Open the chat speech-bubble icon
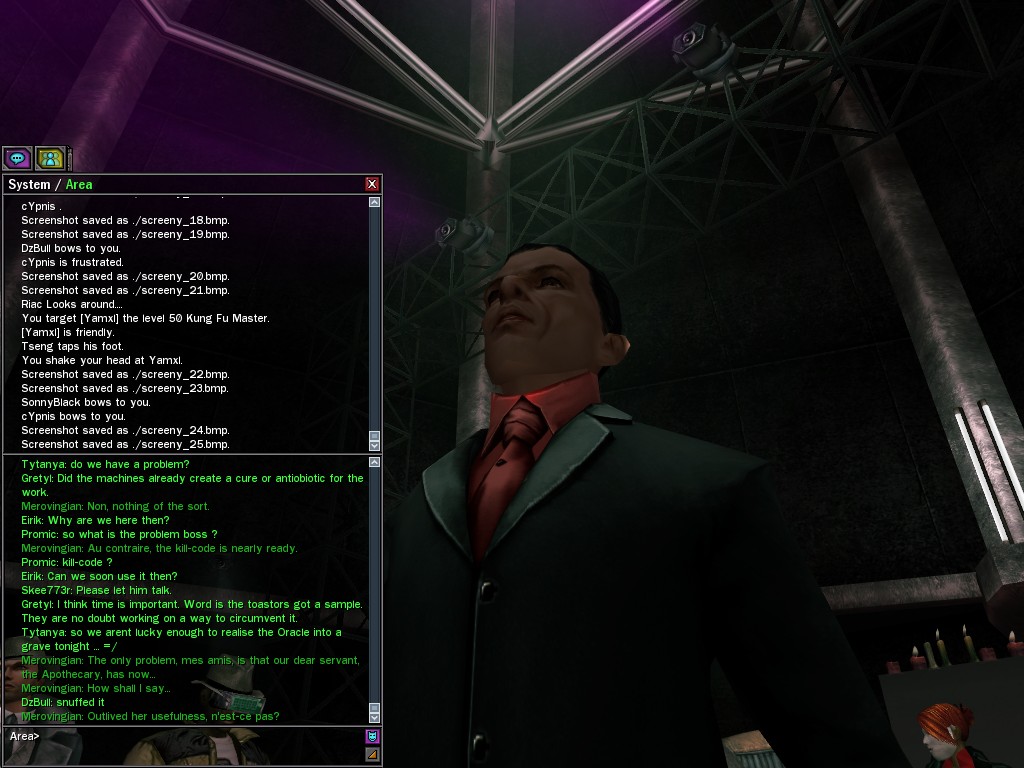The width and height of the screenshot is (1024, 768). (x=17, y=158)
